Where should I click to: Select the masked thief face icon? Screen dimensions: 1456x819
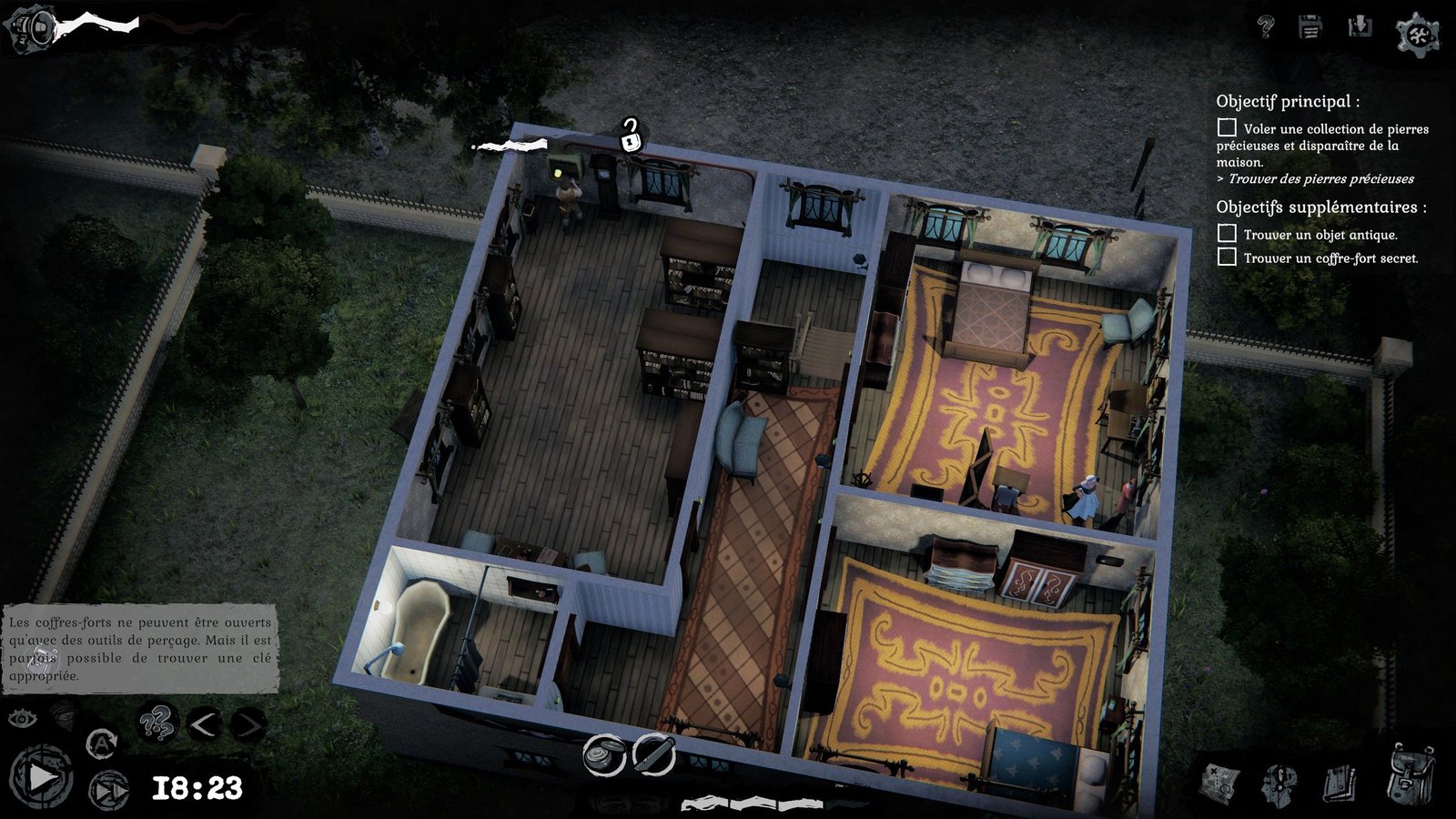pyautogui.click(x=62, y=714)
